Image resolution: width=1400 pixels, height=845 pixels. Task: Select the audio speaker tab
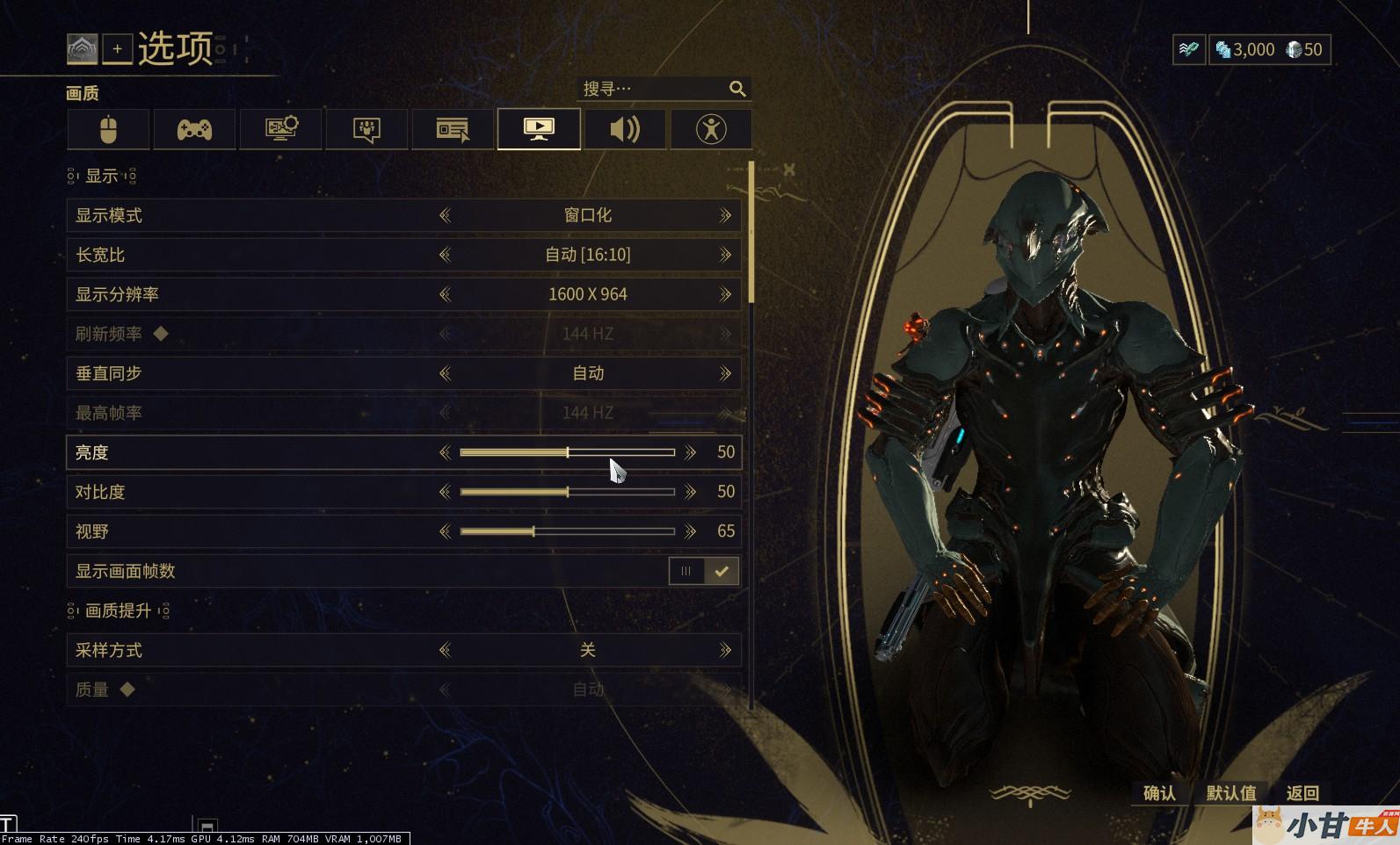625,130
